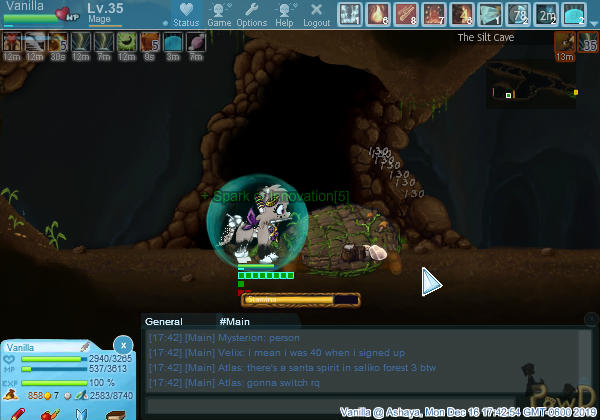Screen dimensions: 600x420
Task: Click the red sword icon in the panel
Action: tap(18, 414)
